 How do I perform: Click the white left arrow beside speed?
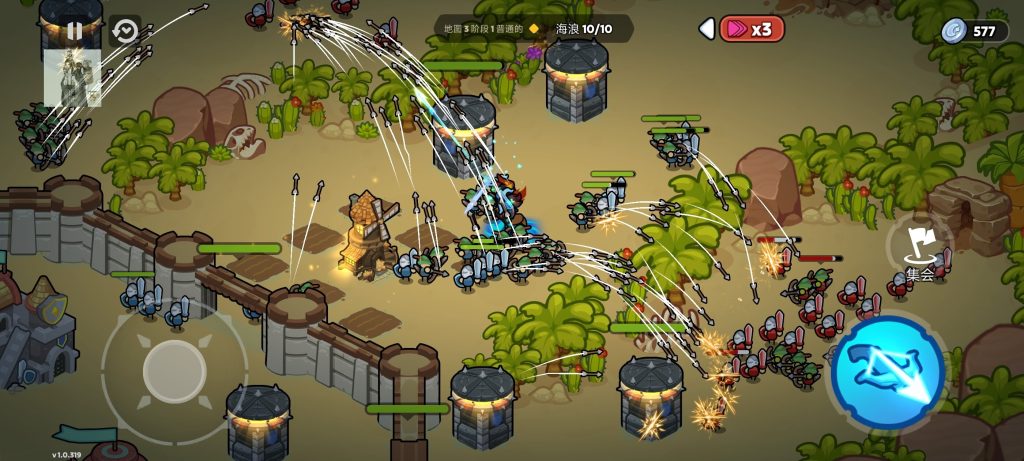click(707, 29)
